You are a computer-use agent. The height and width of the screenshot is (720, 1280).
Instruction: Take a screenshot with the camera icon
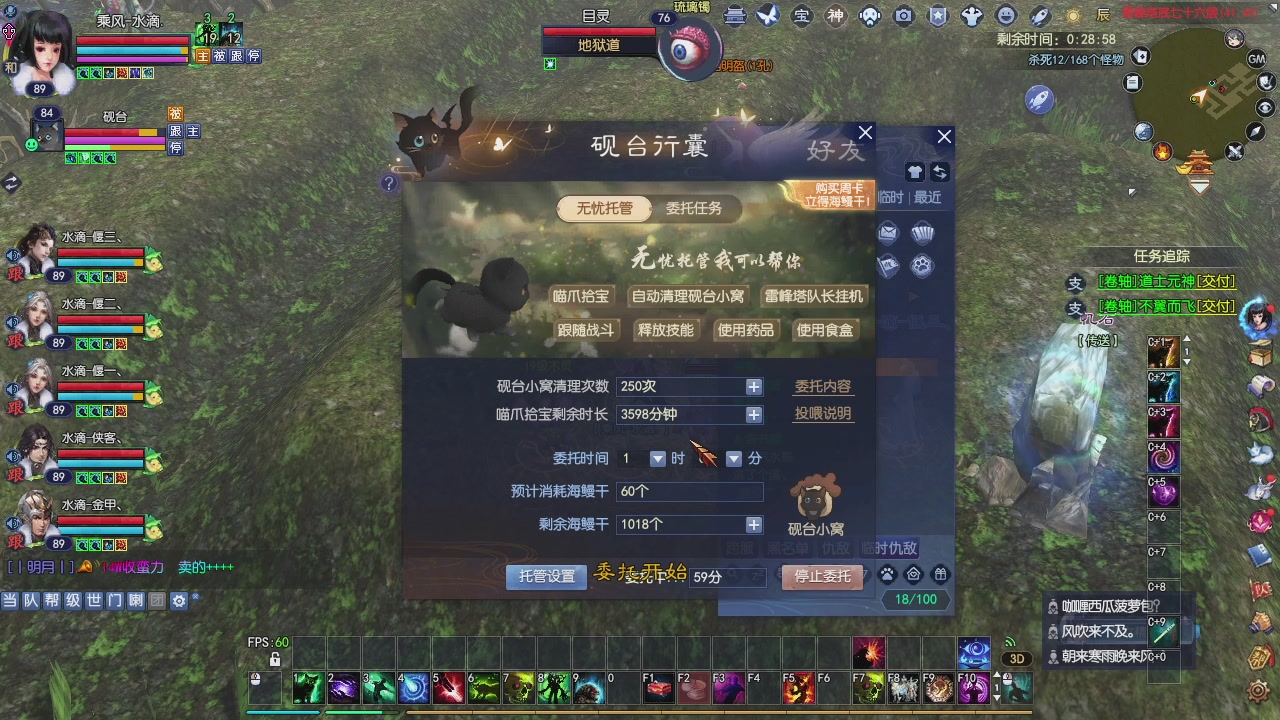pos(903,16)
